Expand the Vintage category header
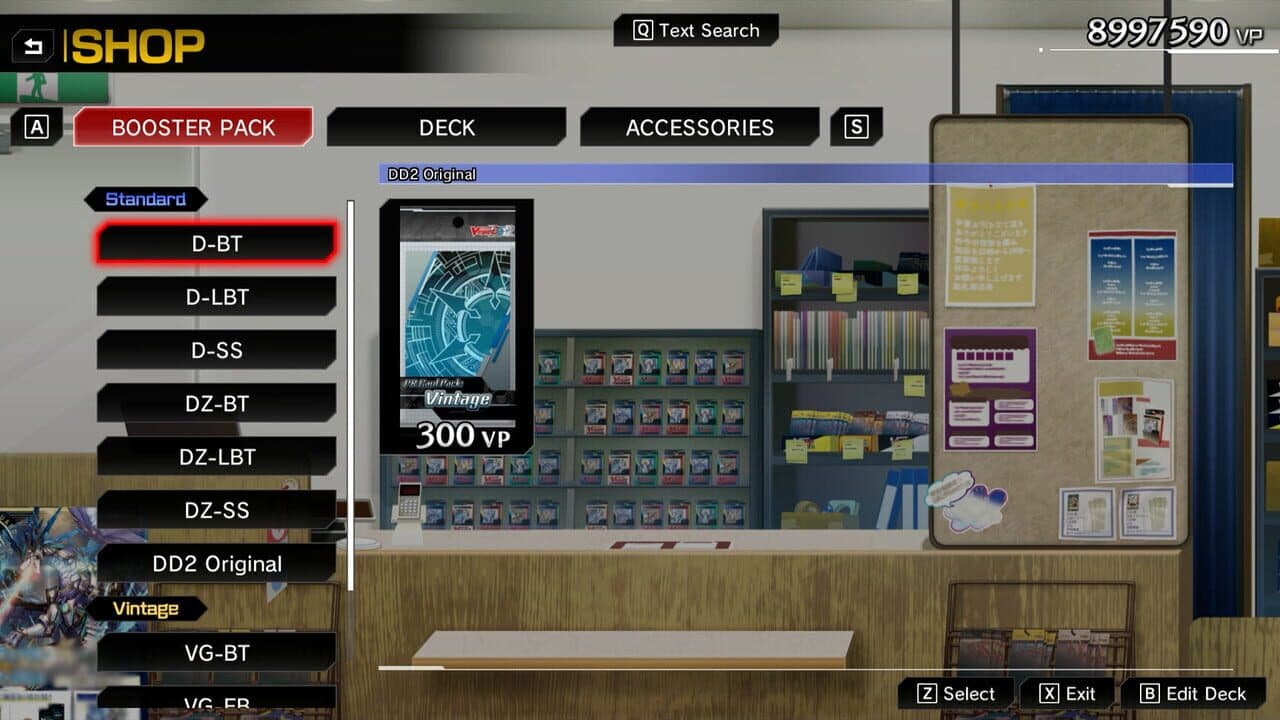Screen dimensions: 1280x720 [147, 608]
